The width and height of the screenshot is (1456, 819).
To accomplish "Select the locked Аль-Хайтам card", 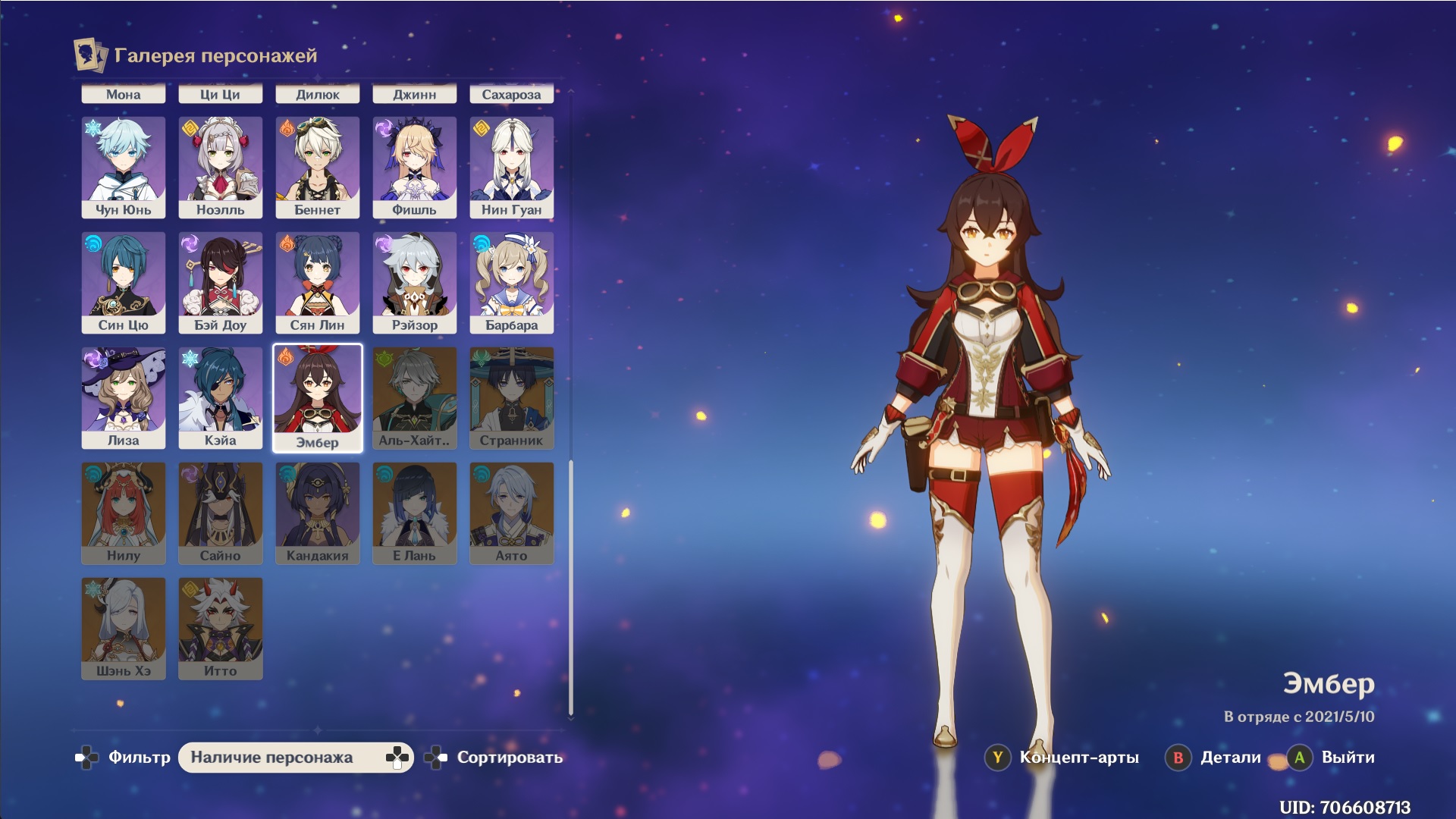I will tap(415, 398).
